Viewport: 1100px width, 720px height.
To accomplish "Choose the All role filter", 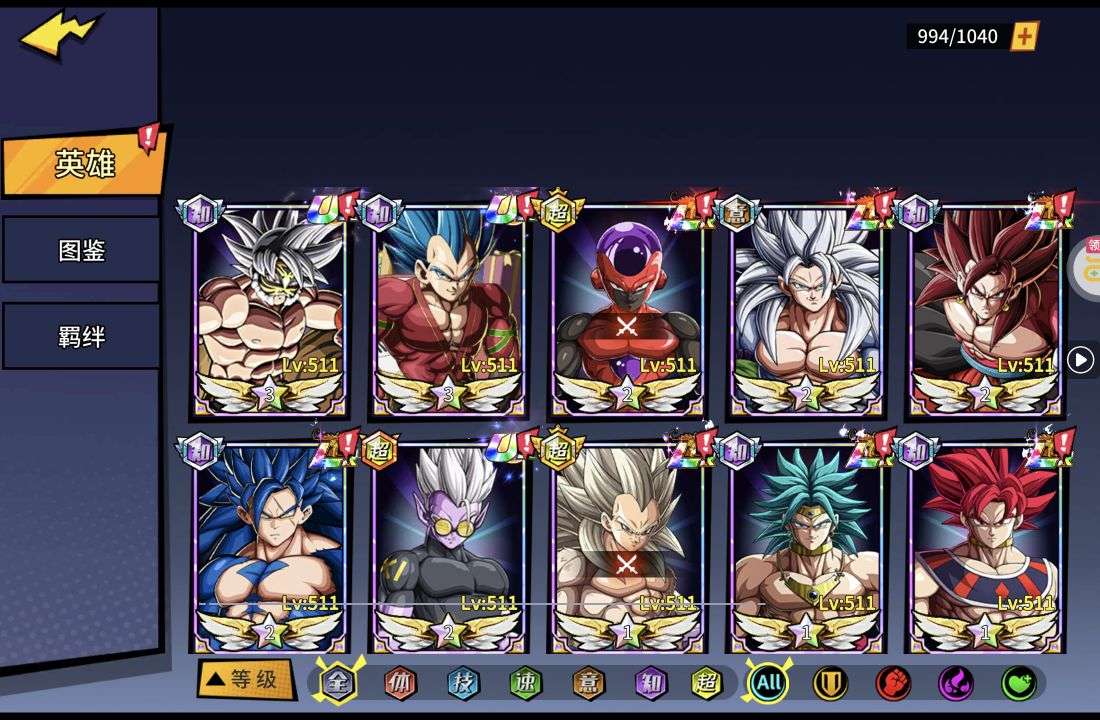I will 768,683.
